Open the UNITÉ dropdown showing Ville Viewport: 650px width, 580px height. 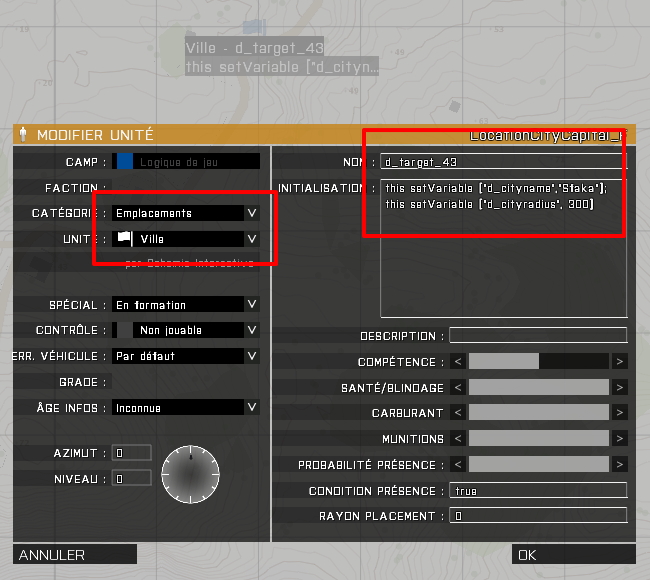pos(185,239)
